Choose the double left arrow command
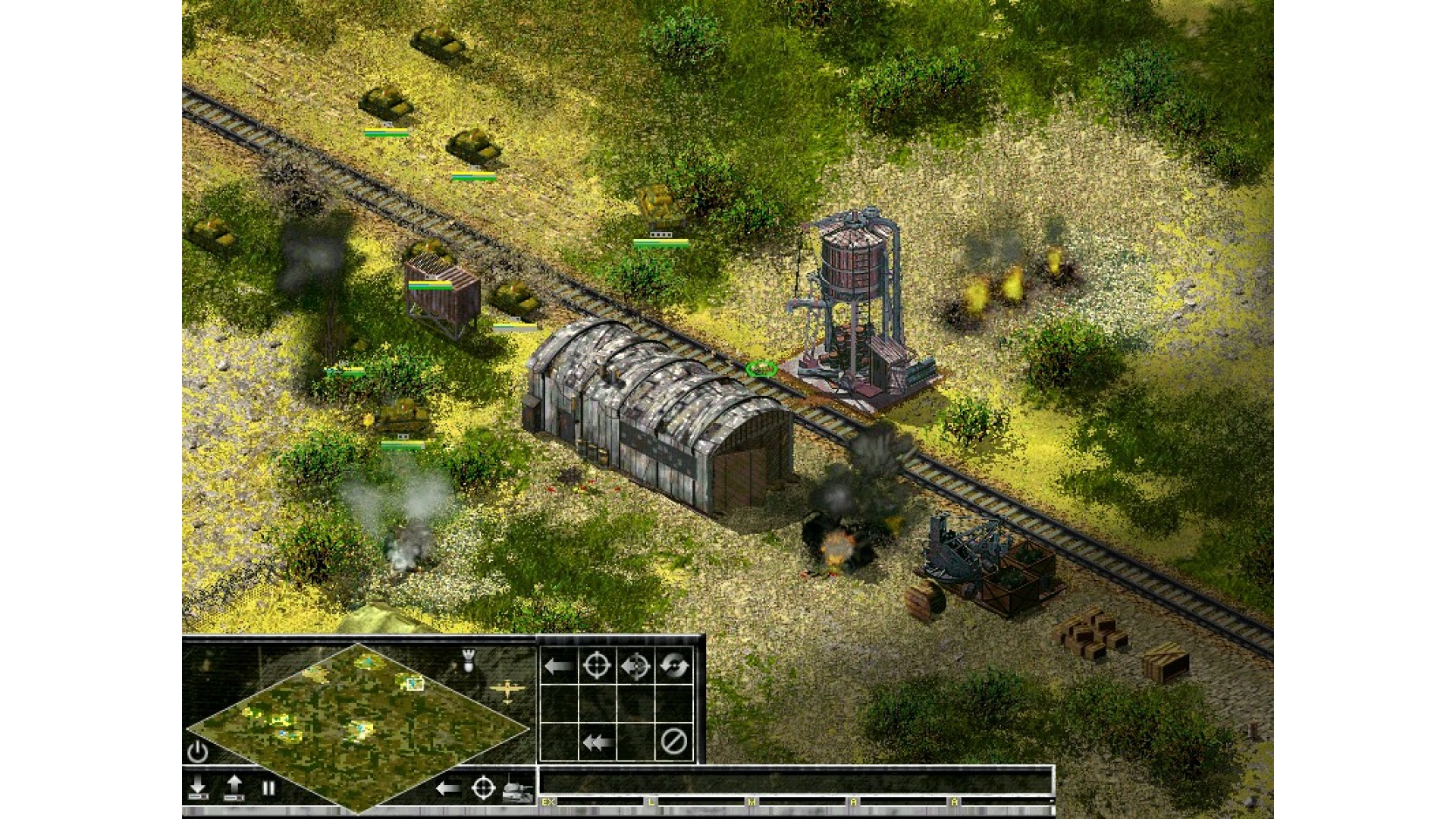This screenshot has height=819, width=1456. tap(597, 742)
